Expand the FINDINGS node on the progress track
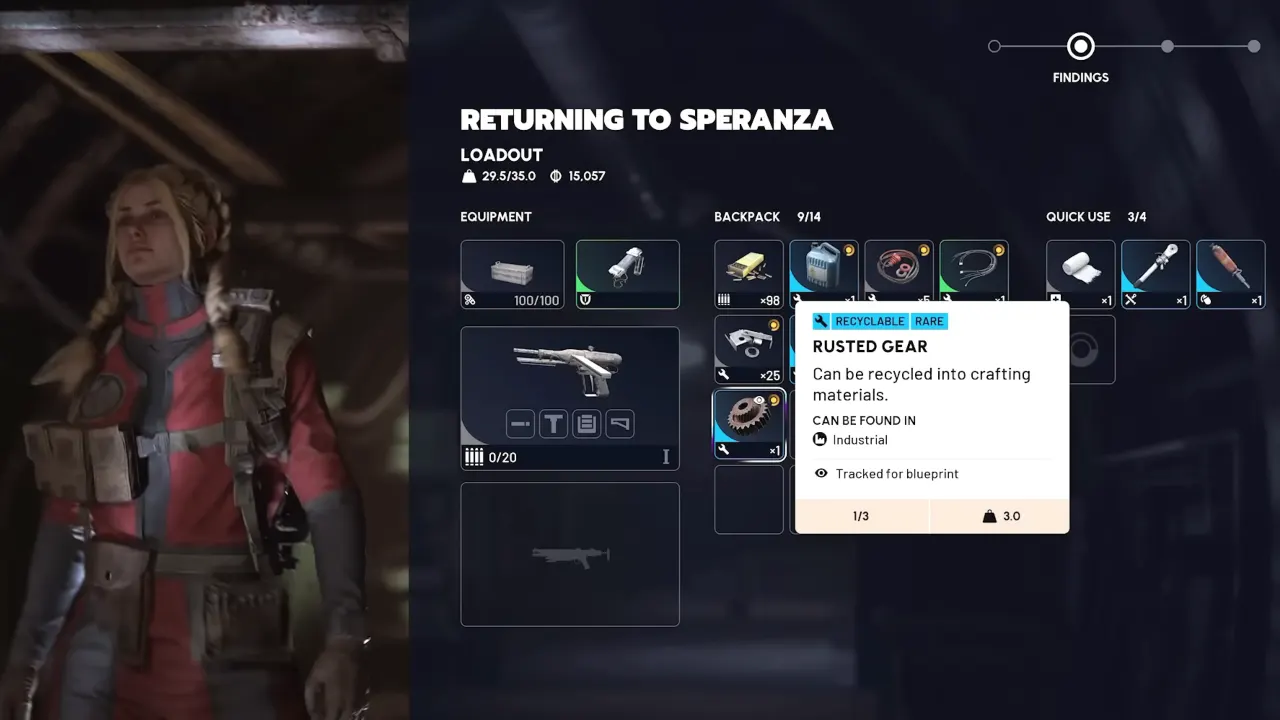Screen dimensions: 1280x720 1080,46
